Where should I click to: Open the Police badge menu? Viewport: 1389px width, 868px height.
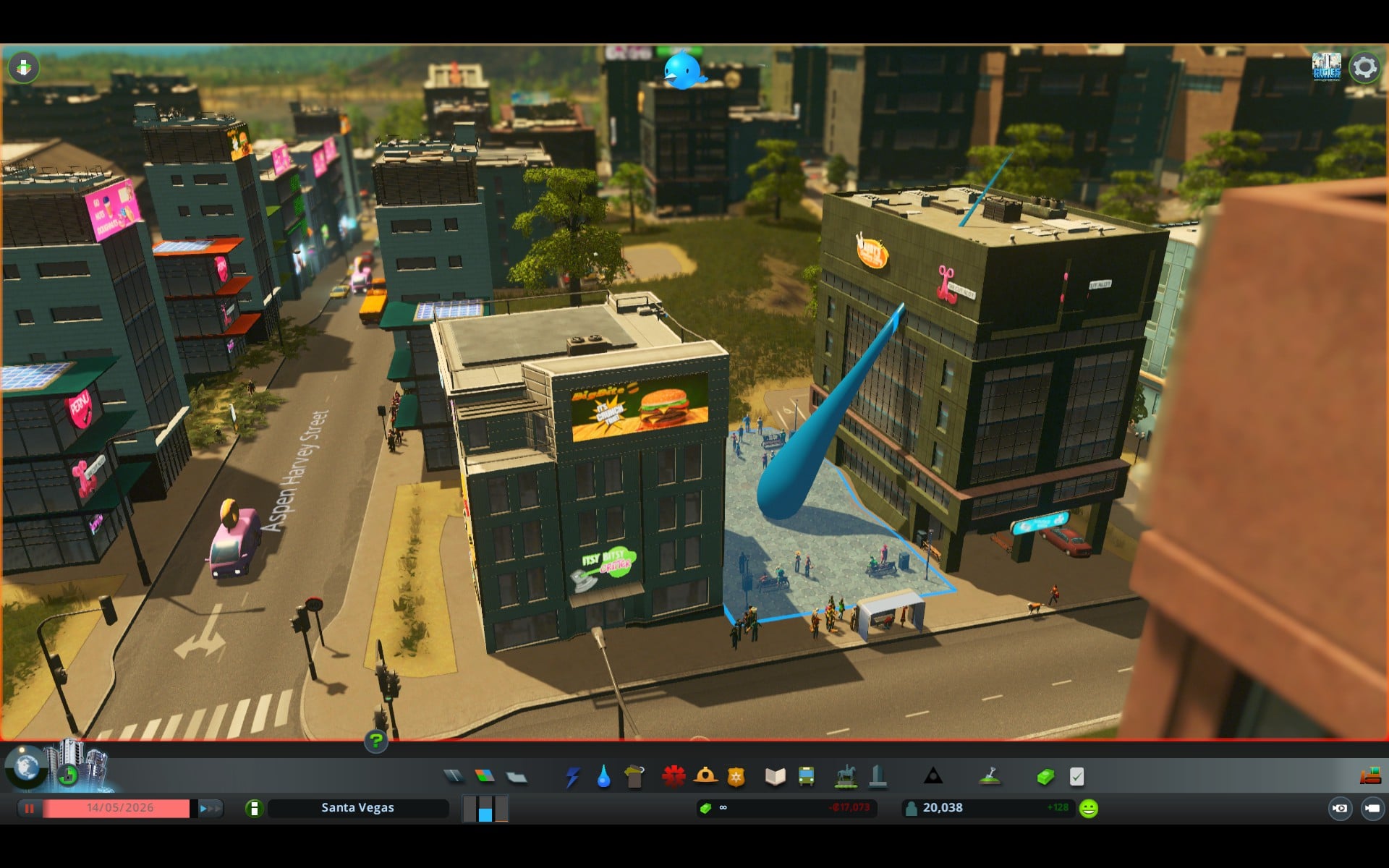coord(736,777)
